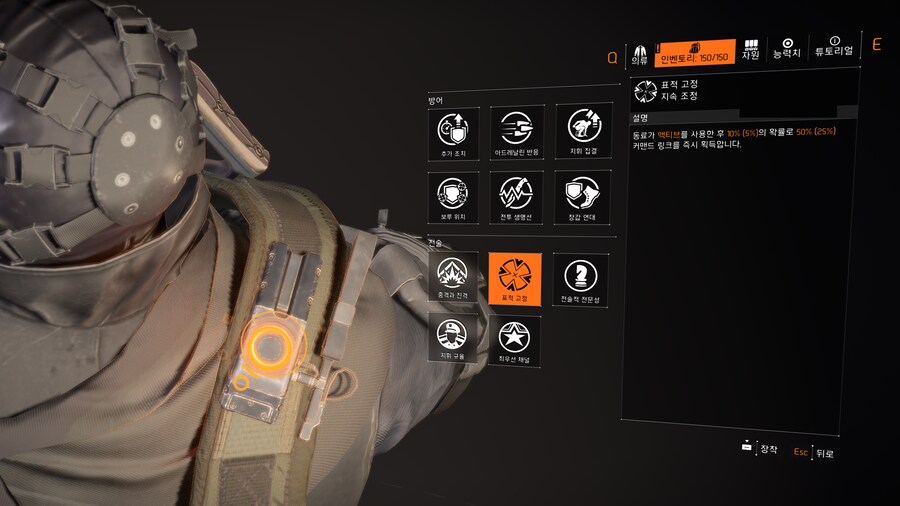
Task: Switch to the 자원 resources tab
Action: pyautogui.click(x=751, y=49)
